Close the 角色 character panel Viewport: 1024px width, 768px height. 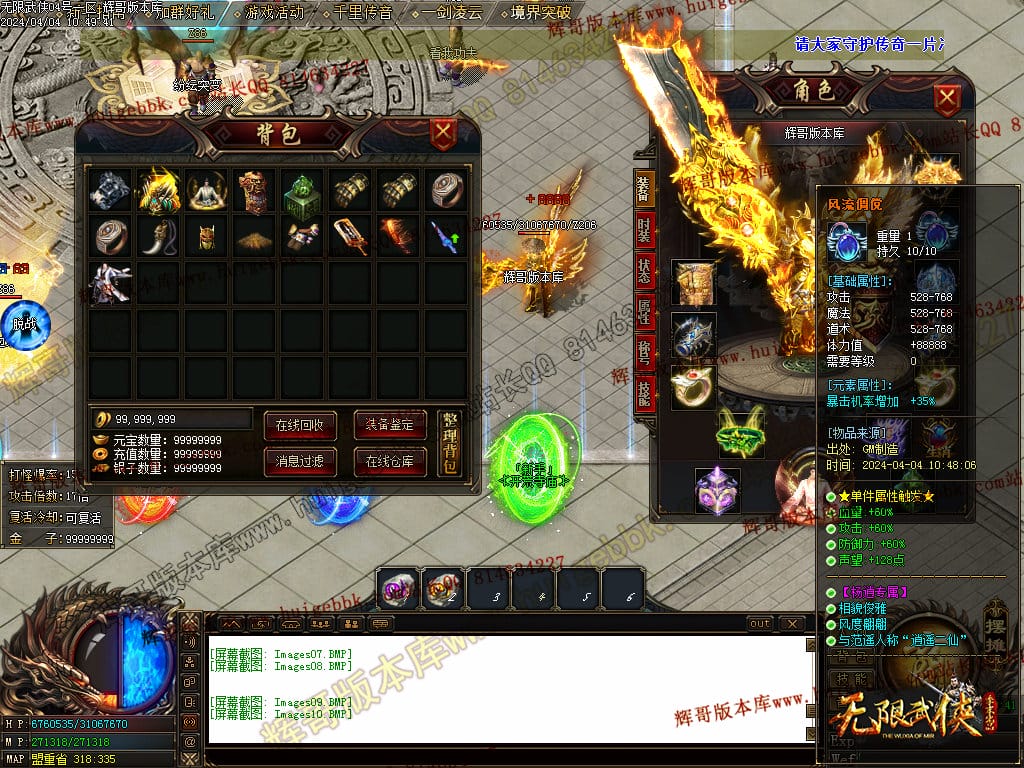947,98
